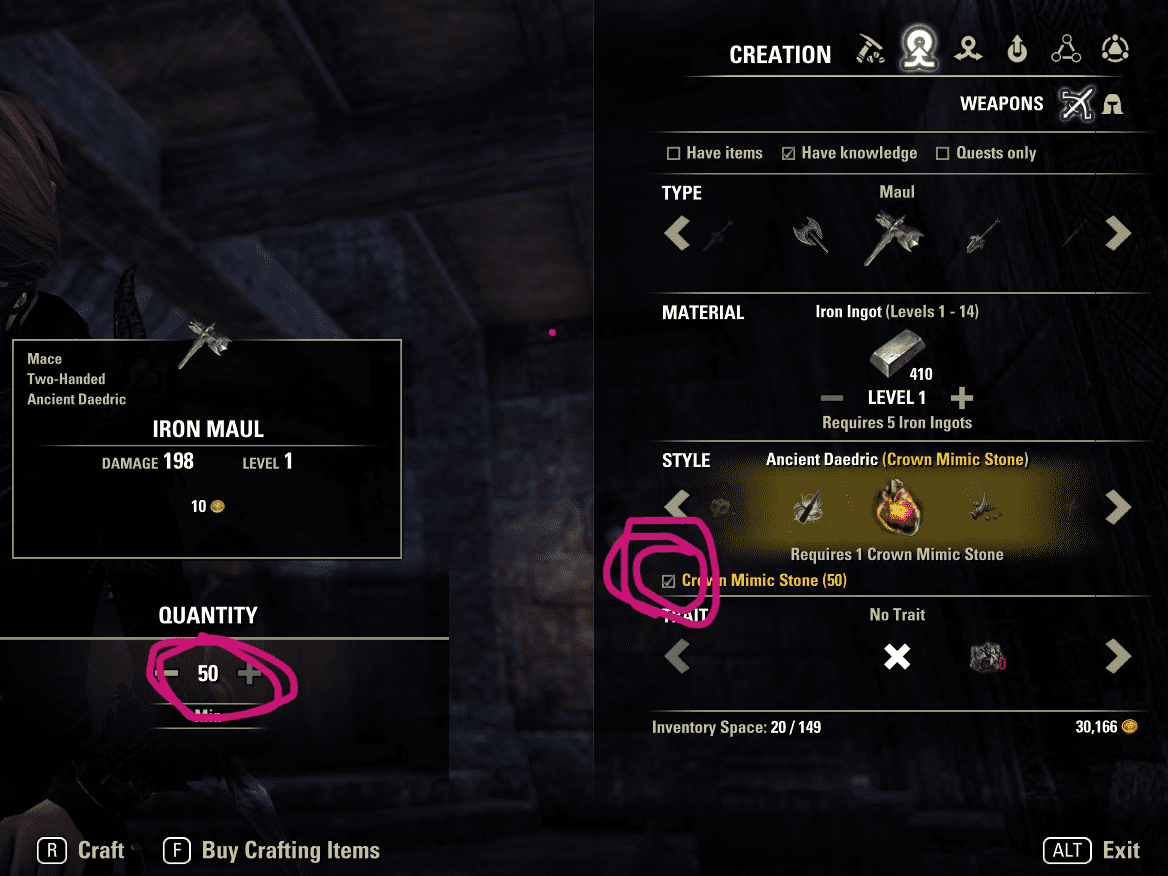
Task: Decrease the material level with minus
Action: tap(831, 399)
